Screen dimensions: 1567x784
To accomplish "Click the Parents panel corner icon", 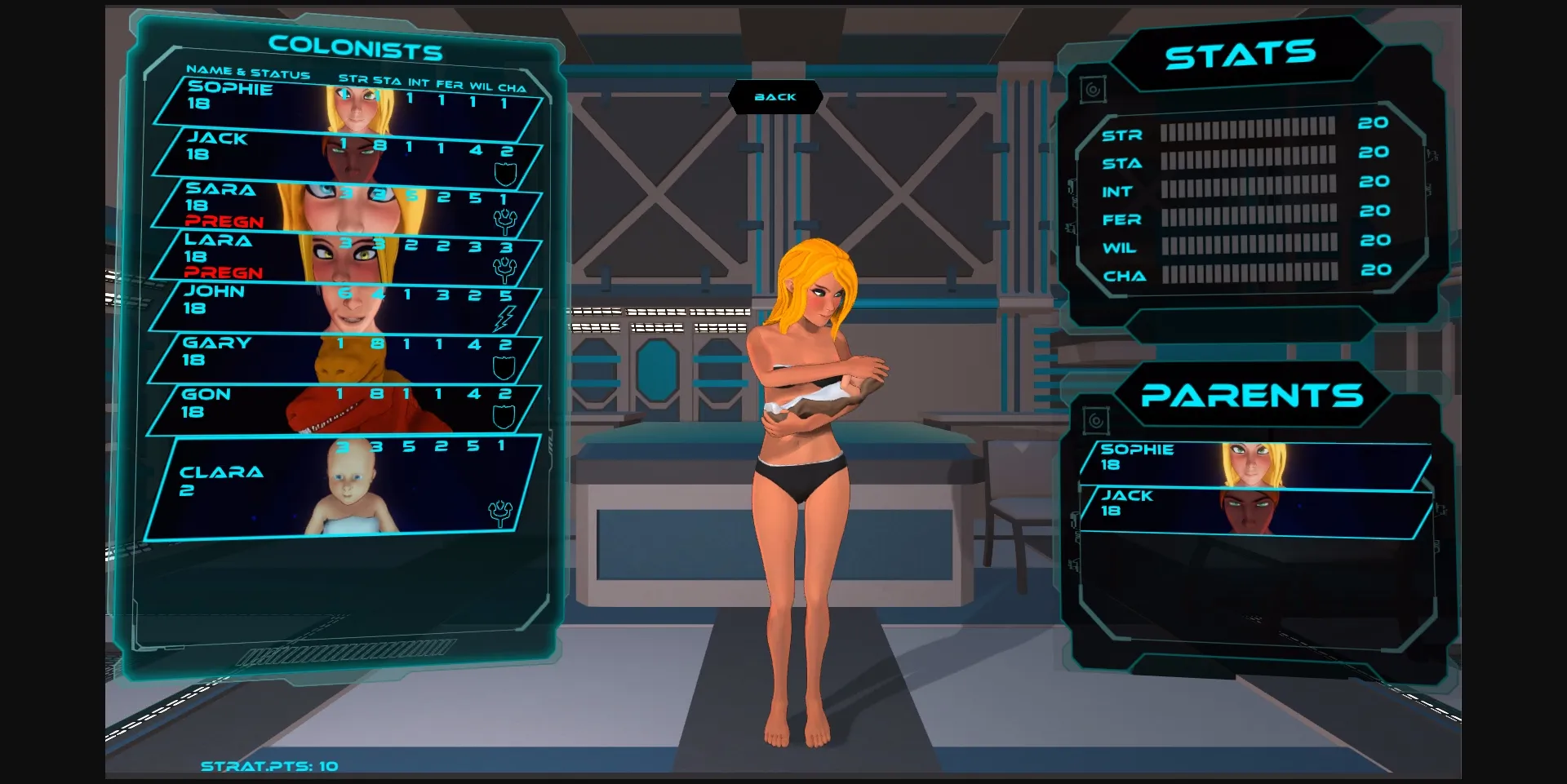I will point(1095,421).
